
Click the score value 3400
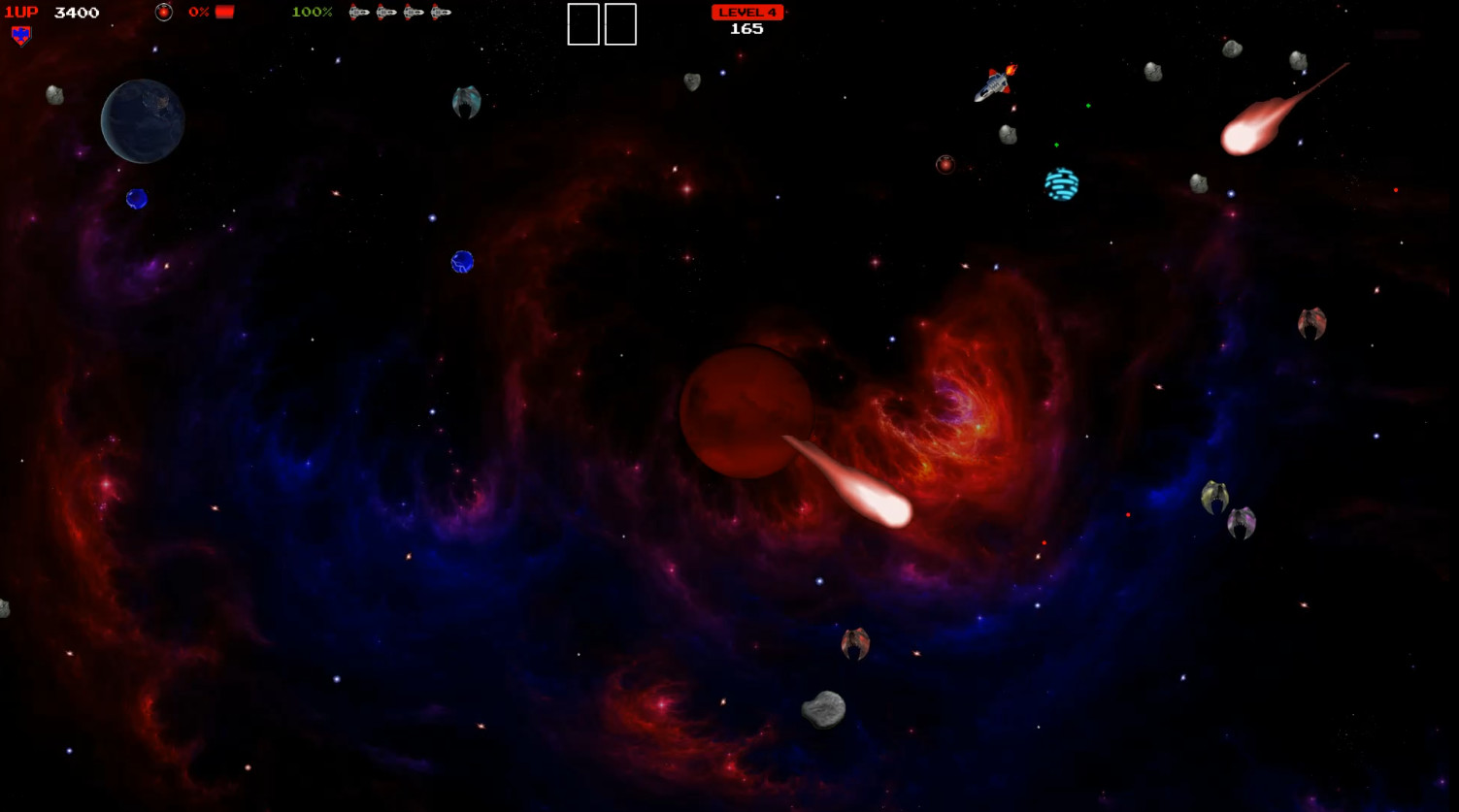76,12
